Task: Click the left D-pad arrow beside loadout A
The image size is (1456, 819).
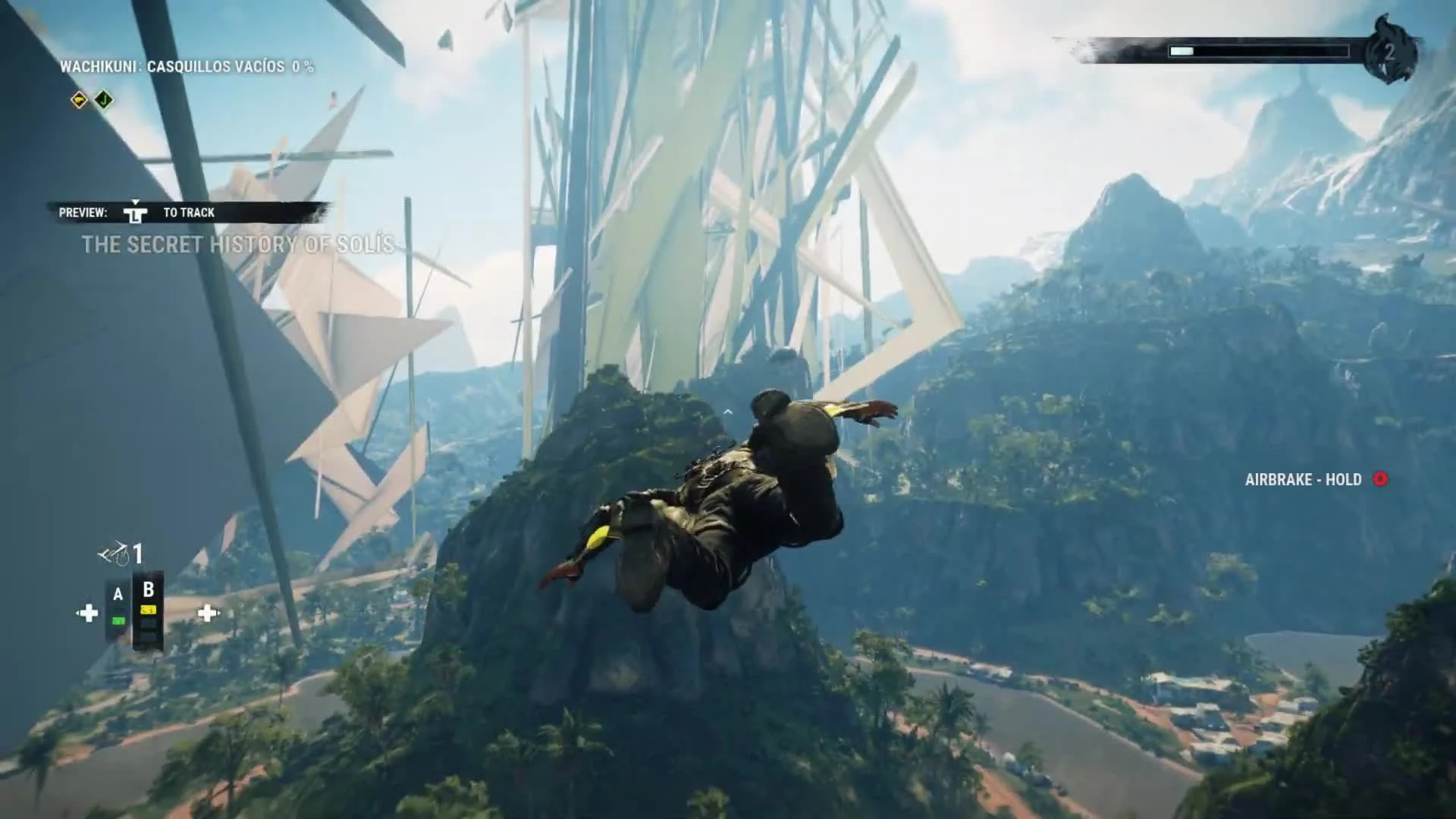Action: [x=88, y=612]
